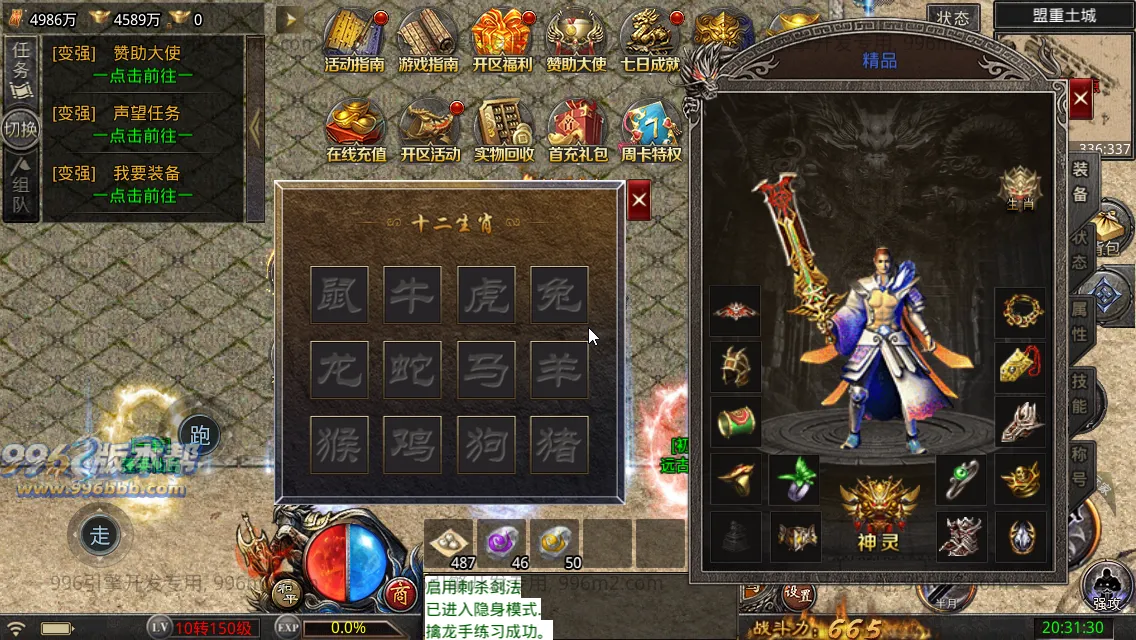Click the 切换 switch button

pyautogui.click(x=20, y=128)
